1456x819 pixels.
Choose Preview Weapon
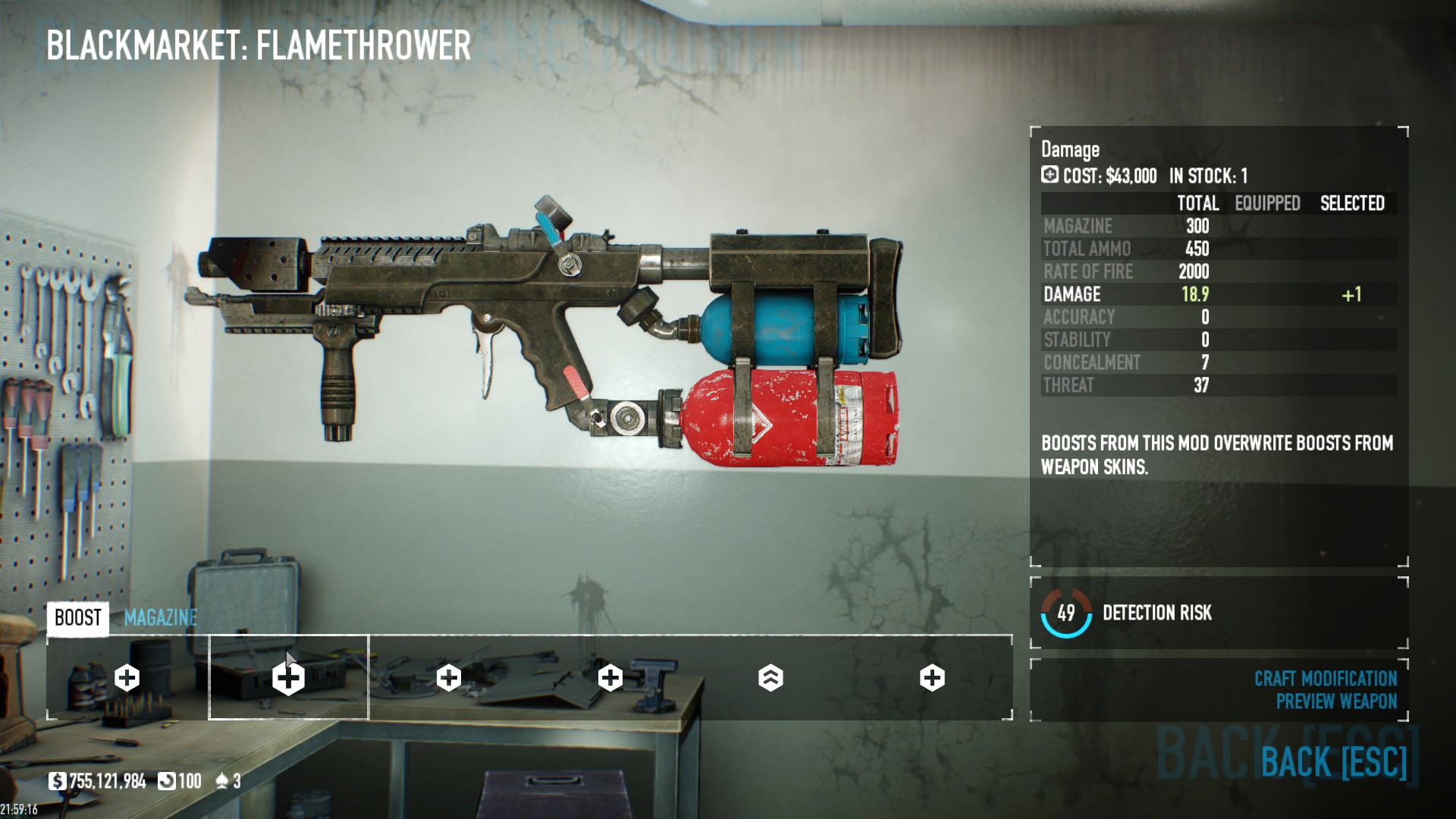1335,701
